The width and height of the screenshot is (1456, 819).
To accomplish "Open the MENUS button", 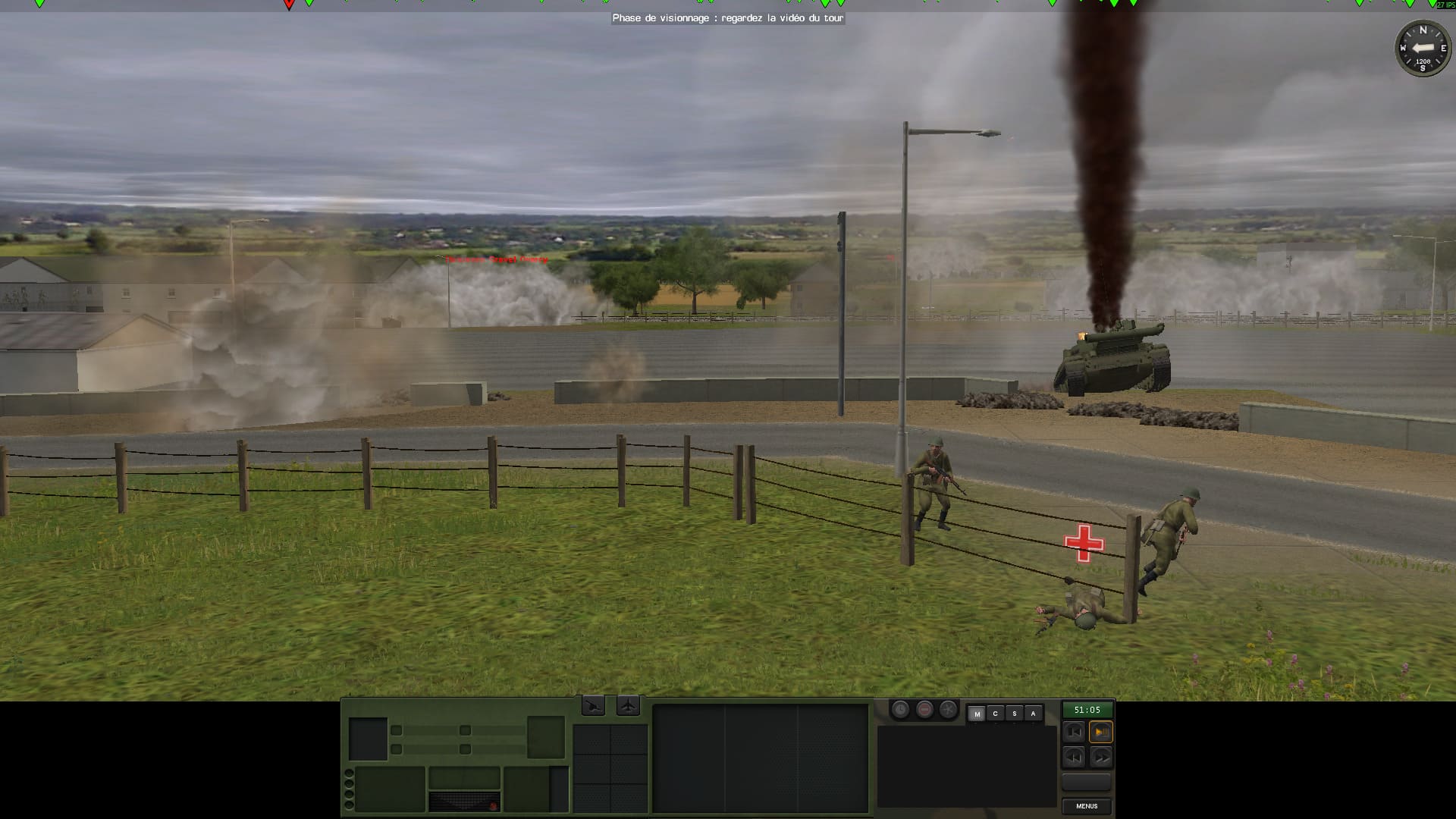I will [1087, 806].
